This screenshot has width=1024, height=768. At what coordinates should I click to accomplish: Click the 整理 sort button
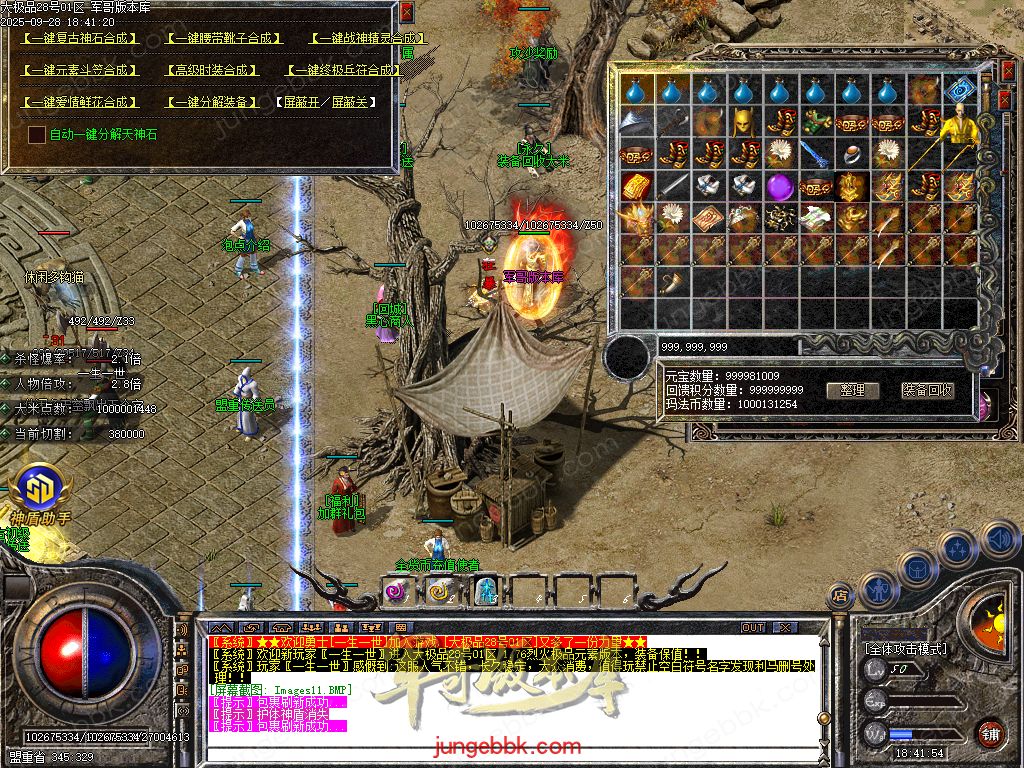tap(852, 391)
